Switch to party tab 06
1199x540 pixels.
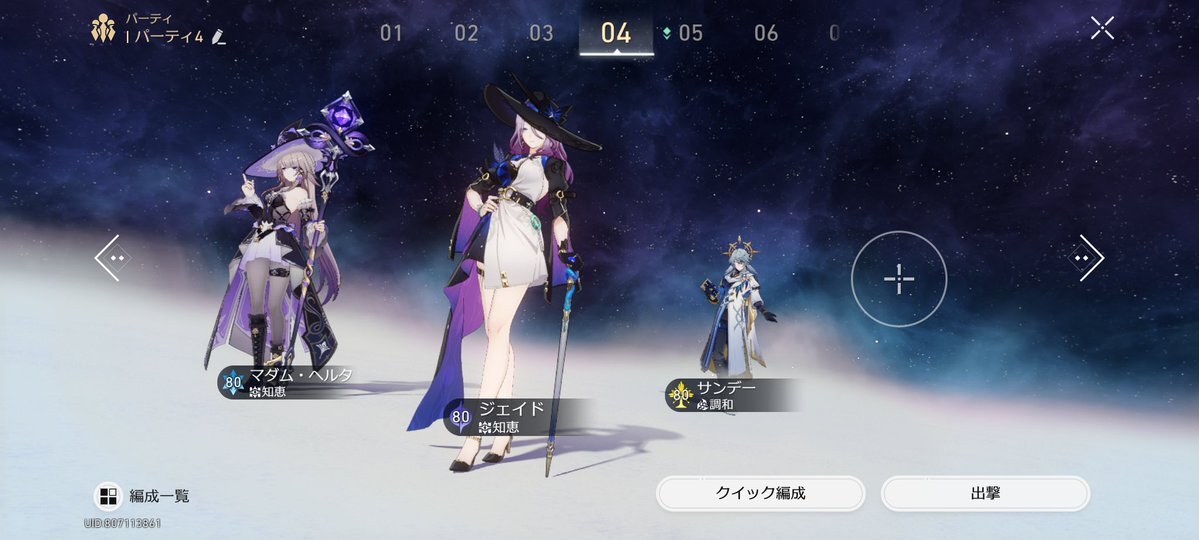[766, 33]
